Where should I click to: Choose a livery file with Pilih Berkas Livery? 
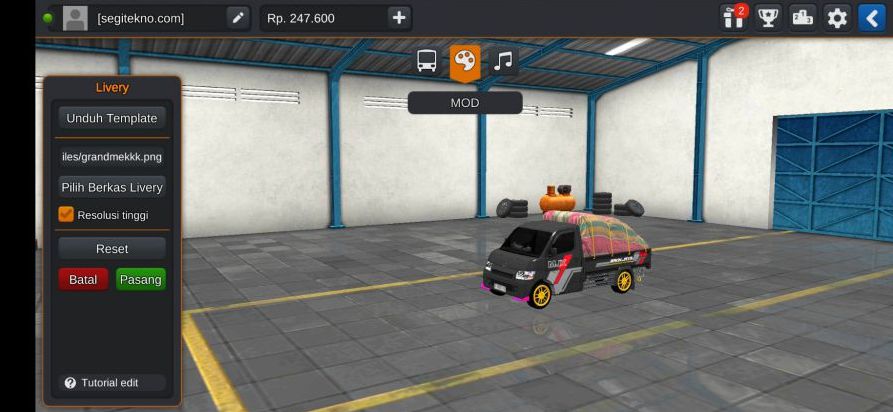tap(112, 187)
